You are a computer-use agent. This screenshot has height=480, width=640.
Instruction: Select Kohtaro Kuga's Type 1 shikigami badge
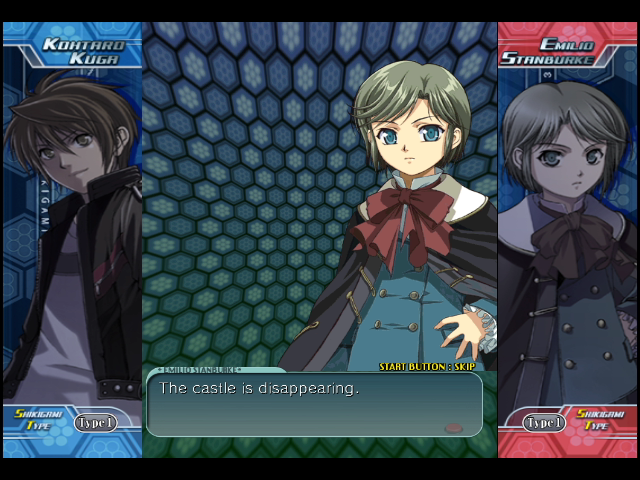point(95,422)
